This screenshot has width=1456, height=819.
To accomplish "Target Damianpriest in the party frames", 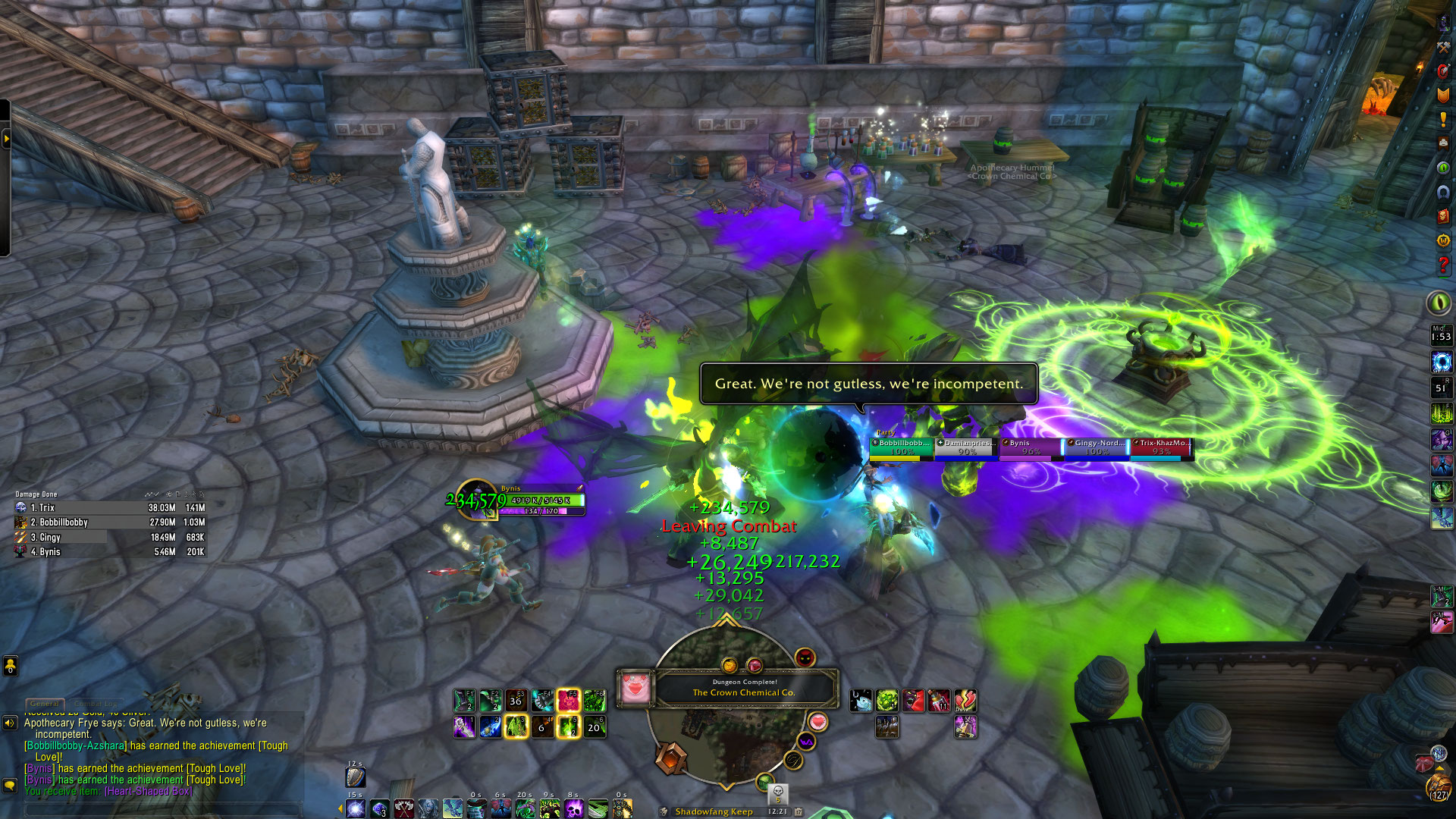I will pos(966,447).
